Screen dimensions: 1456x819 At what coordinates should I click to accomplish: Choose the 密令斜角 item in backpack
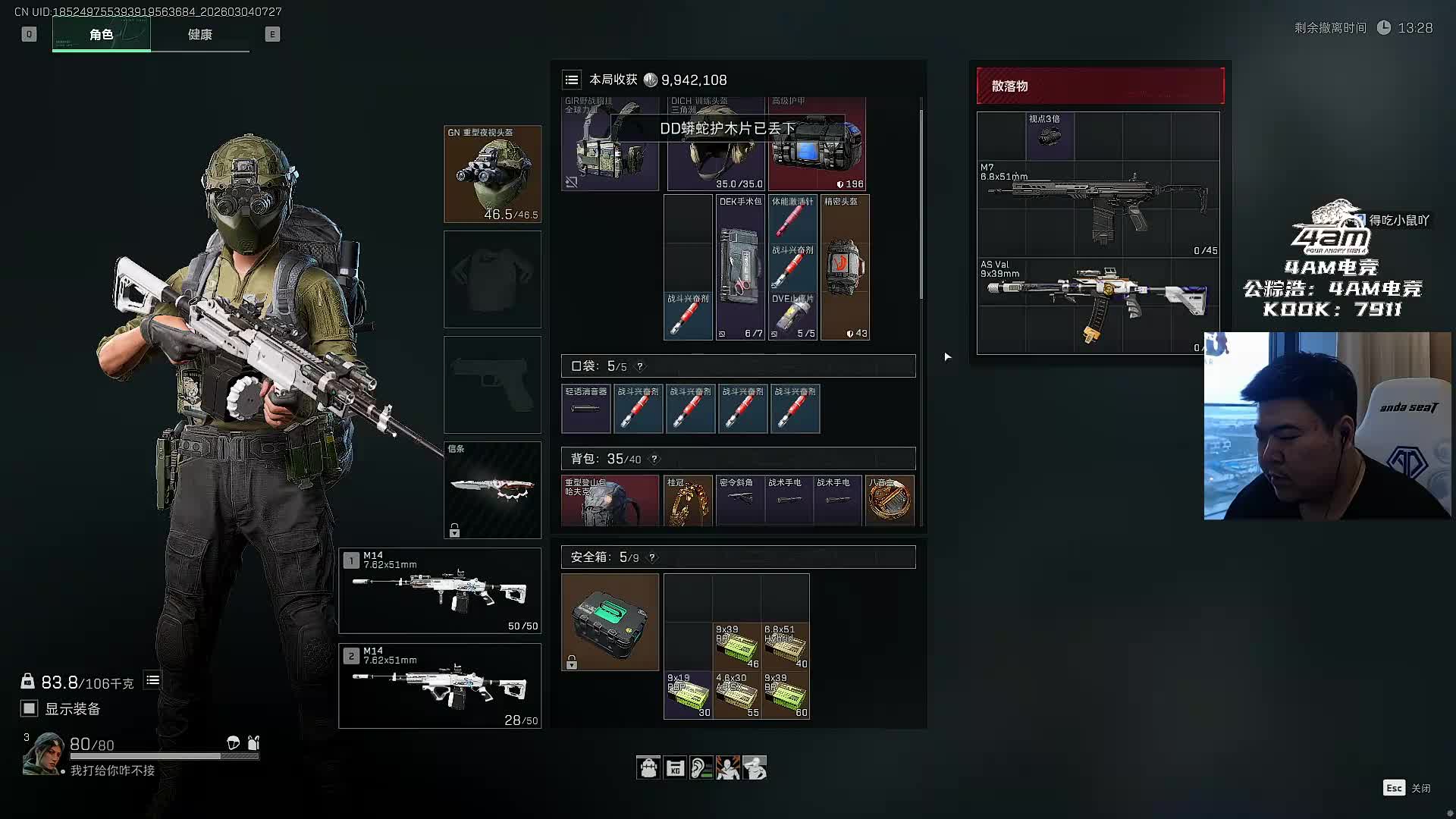tap(739, 500)
